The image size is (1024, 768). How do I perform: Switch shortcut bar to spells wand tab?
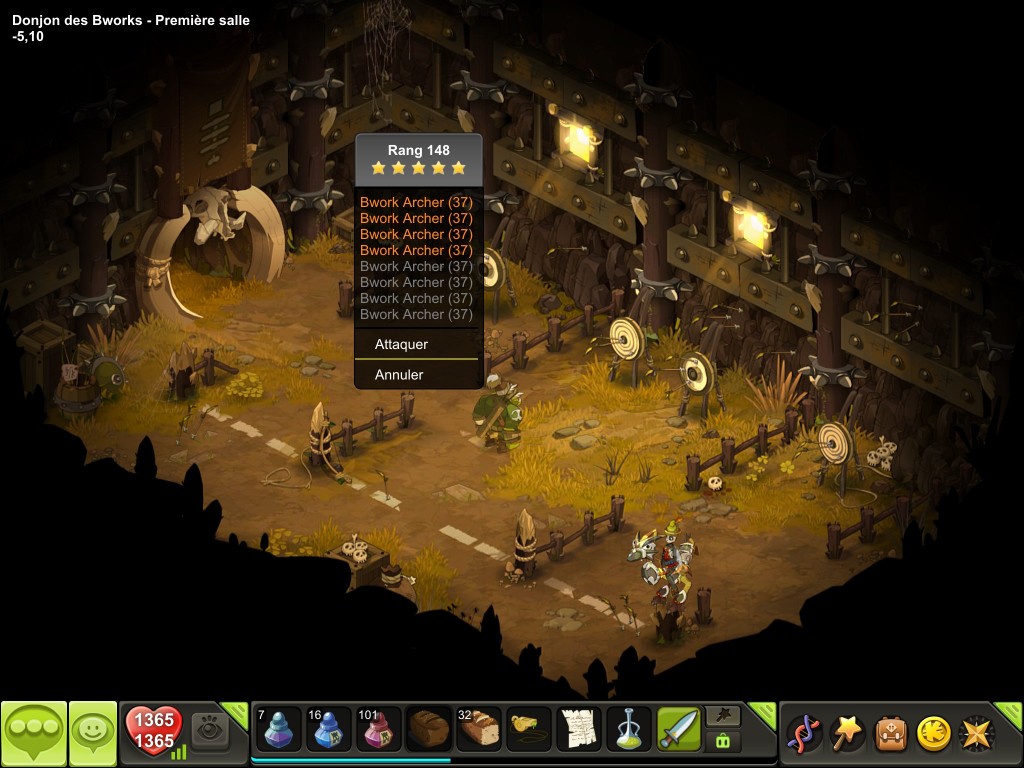coord(722,716)
